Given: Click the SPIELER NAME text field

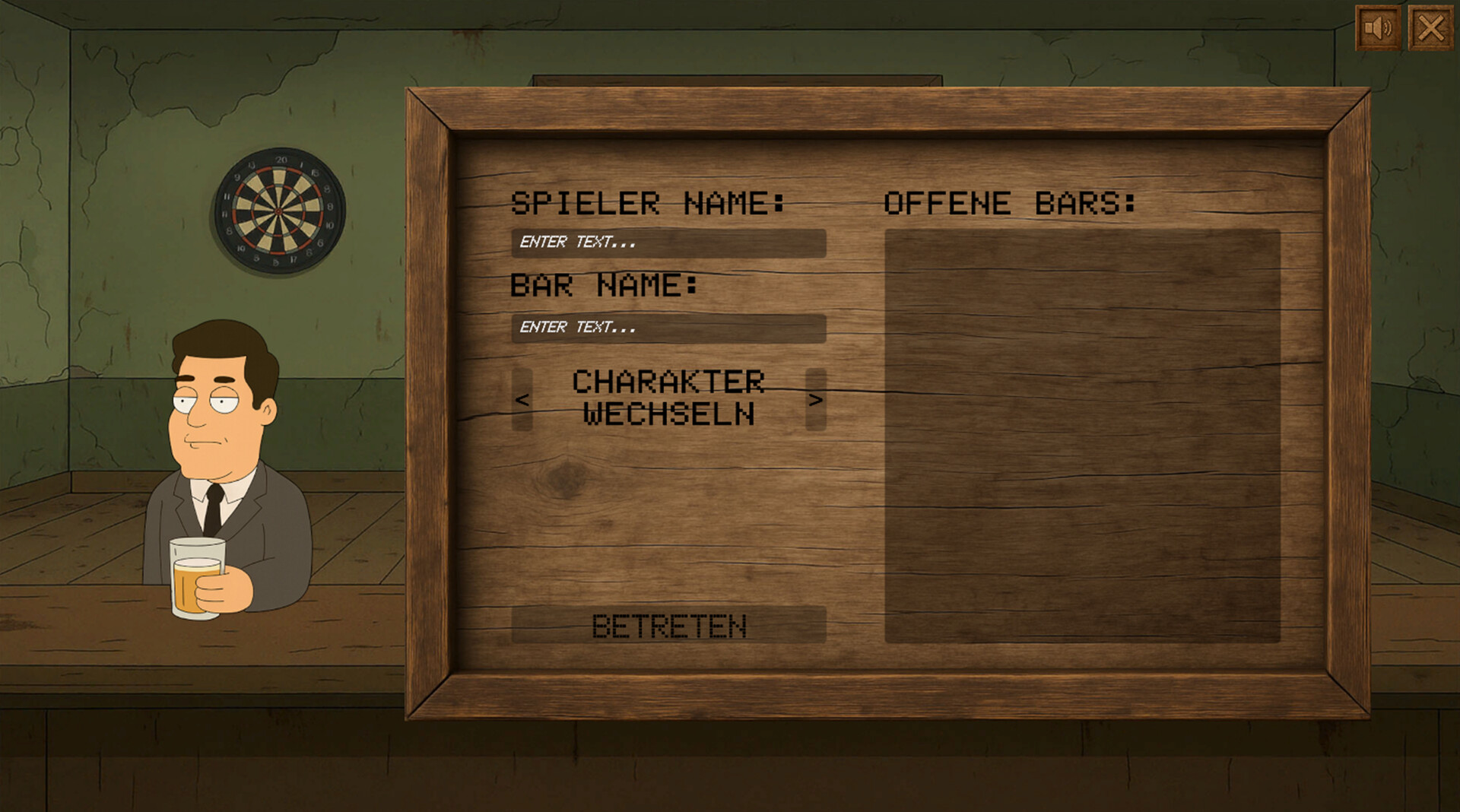Looking at the screenshot, I should (669, 244).
